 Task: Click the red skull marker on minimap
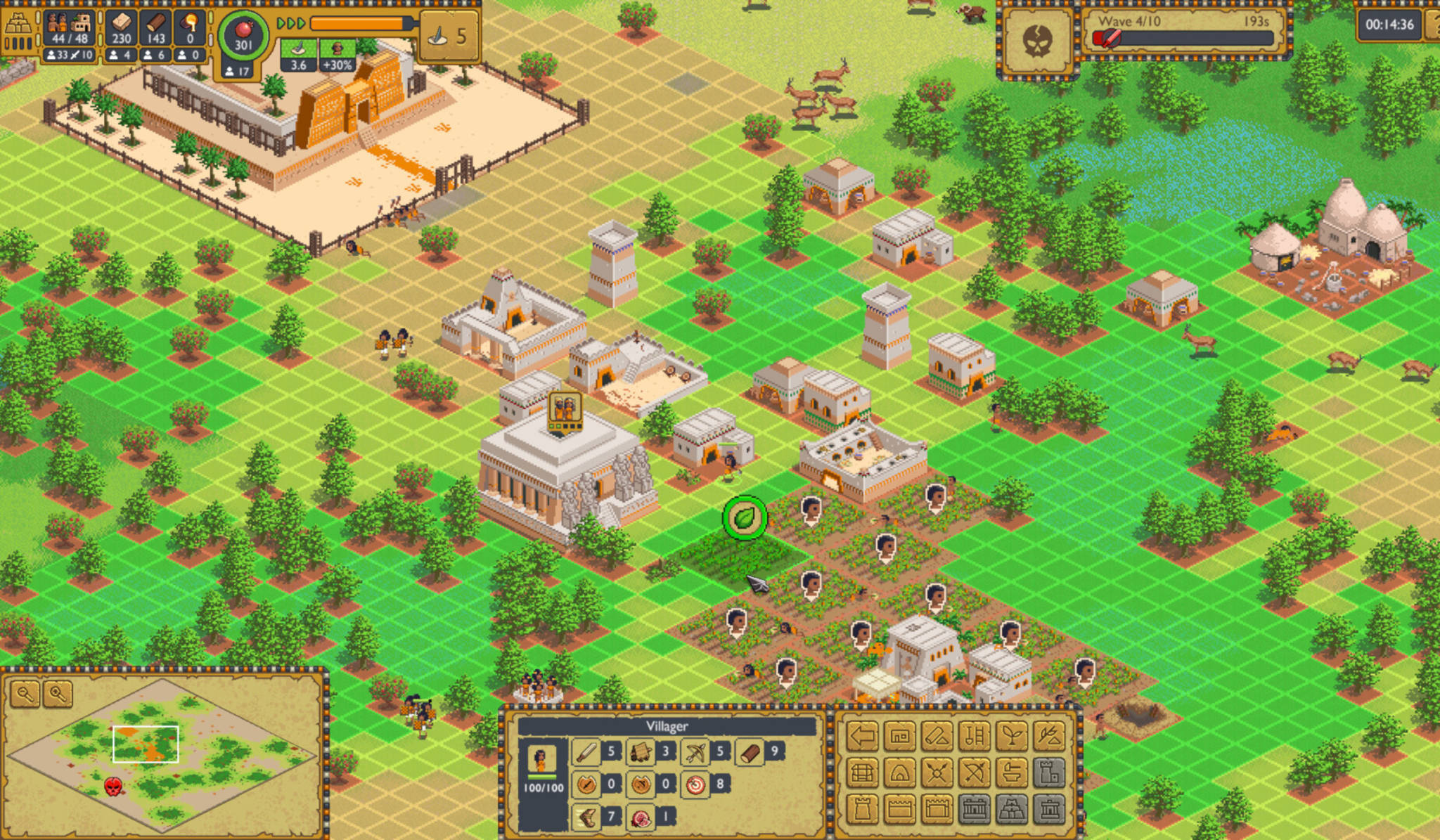(x=113, y=786)
